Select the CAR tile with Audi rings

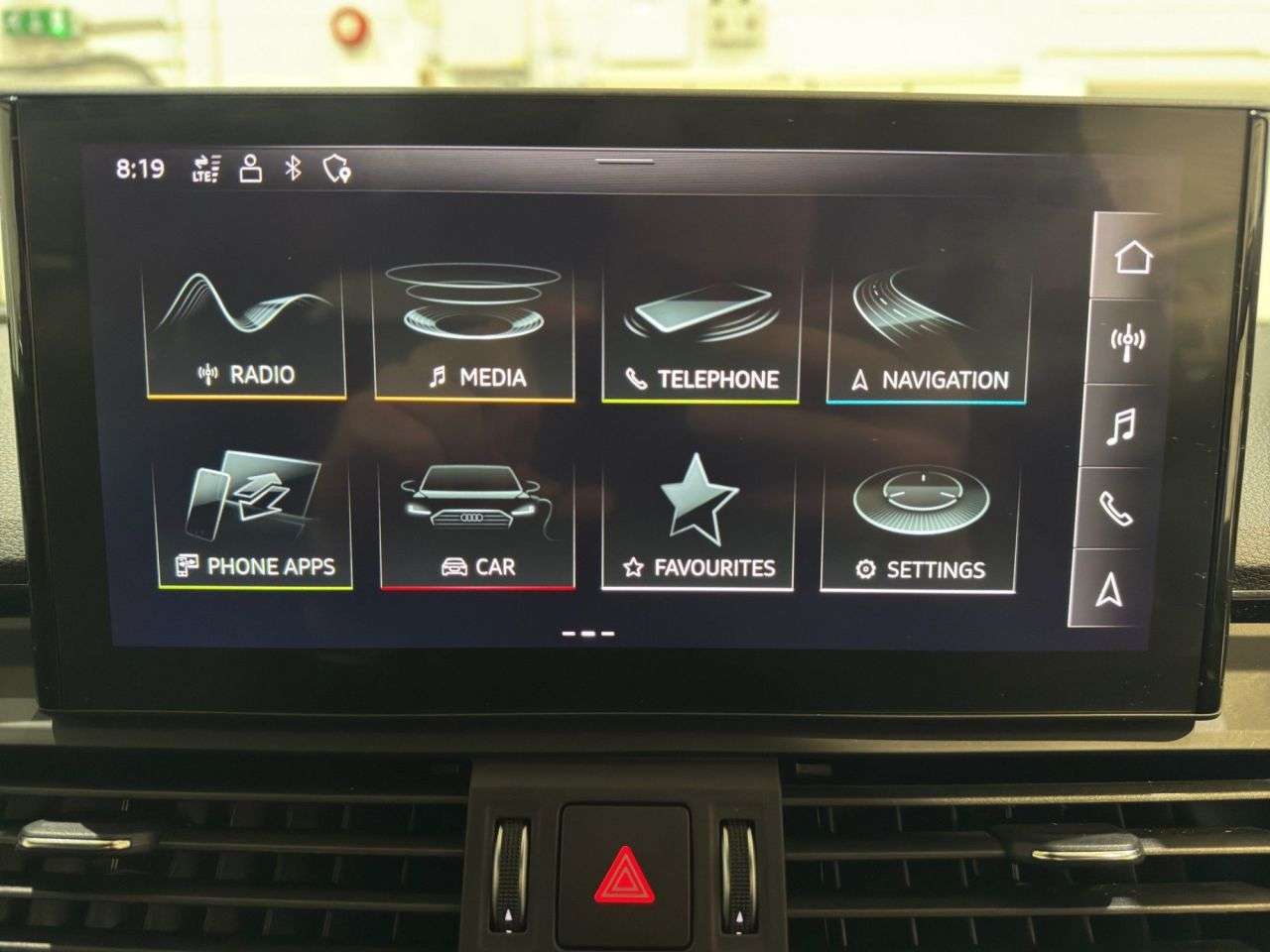coord(475,516)
